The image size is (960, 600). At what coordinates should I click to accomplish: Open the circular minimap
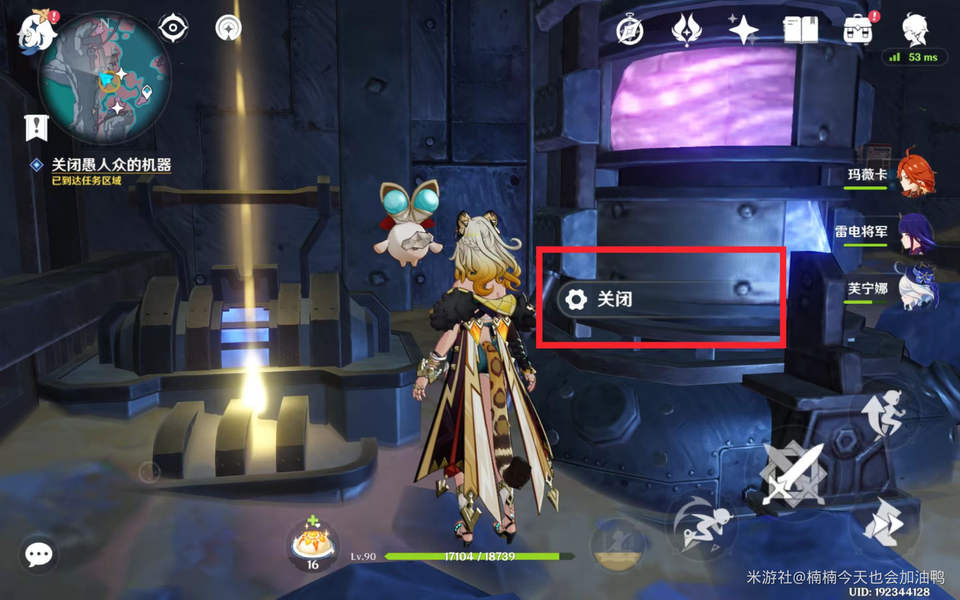(104, 78)
